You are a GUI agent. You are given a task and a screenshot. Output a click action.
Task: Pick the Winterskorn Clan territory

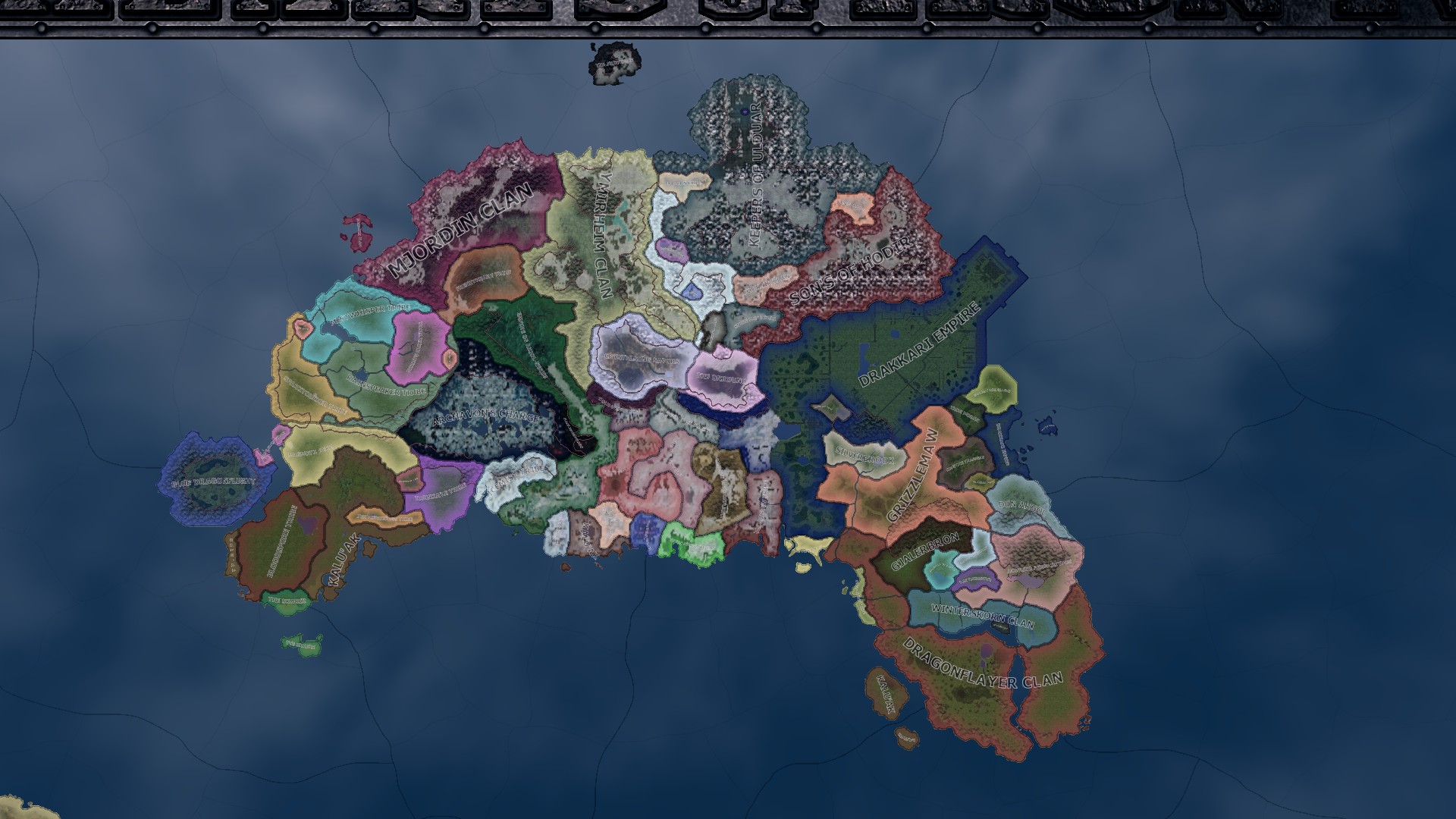(982, 615)
